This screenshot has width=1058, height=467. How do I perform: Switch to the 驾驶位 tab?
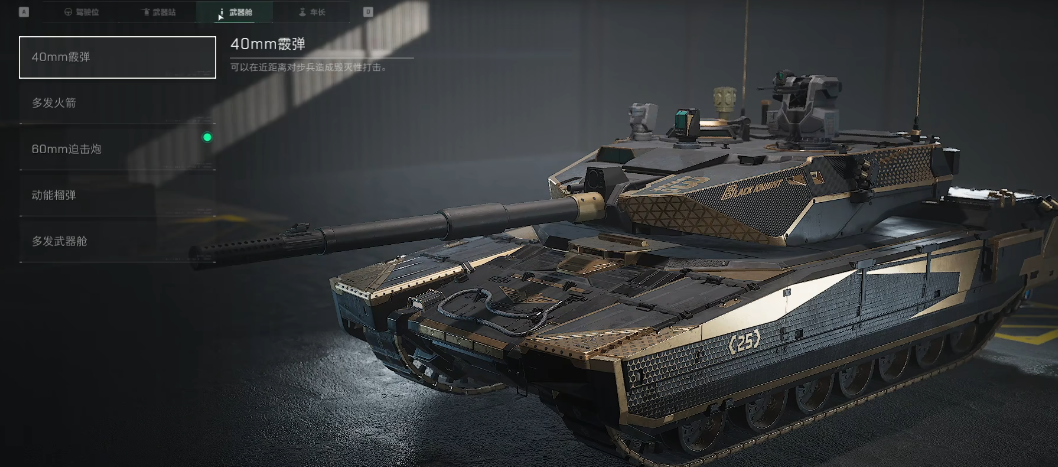[81, 12]
